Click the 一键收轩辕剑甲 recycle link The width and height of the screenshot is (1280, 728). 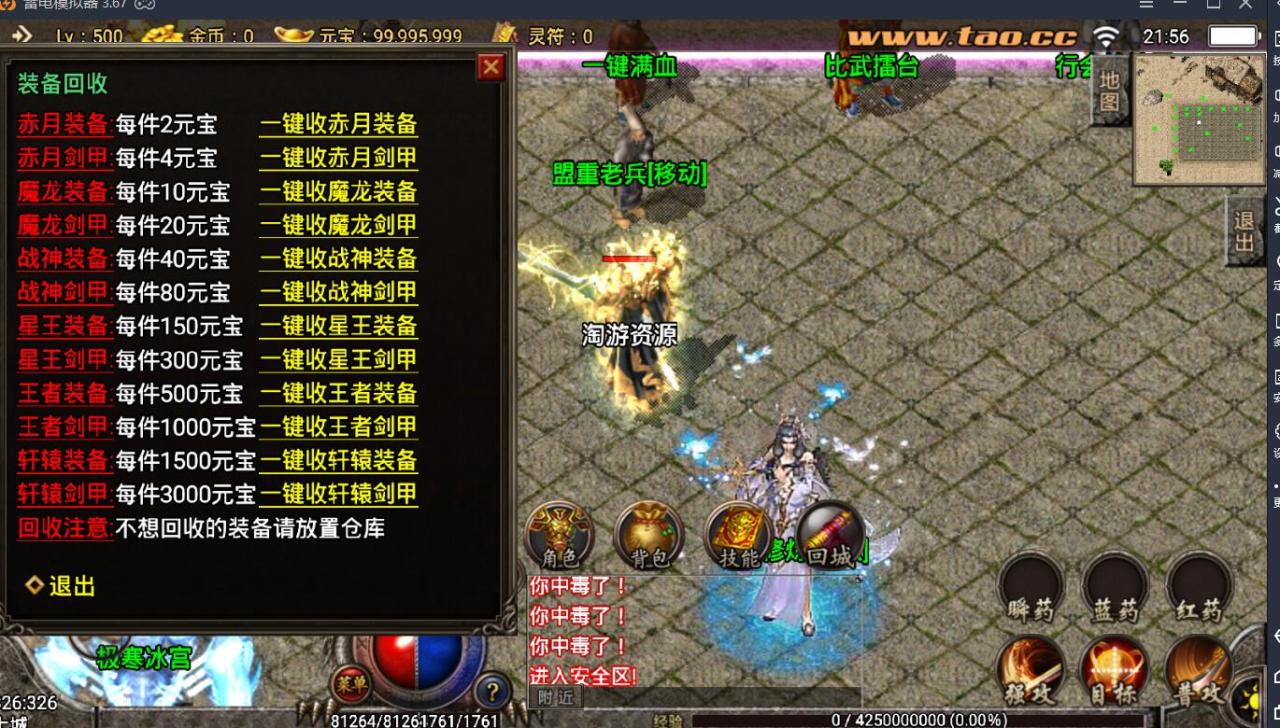point(339,494)
